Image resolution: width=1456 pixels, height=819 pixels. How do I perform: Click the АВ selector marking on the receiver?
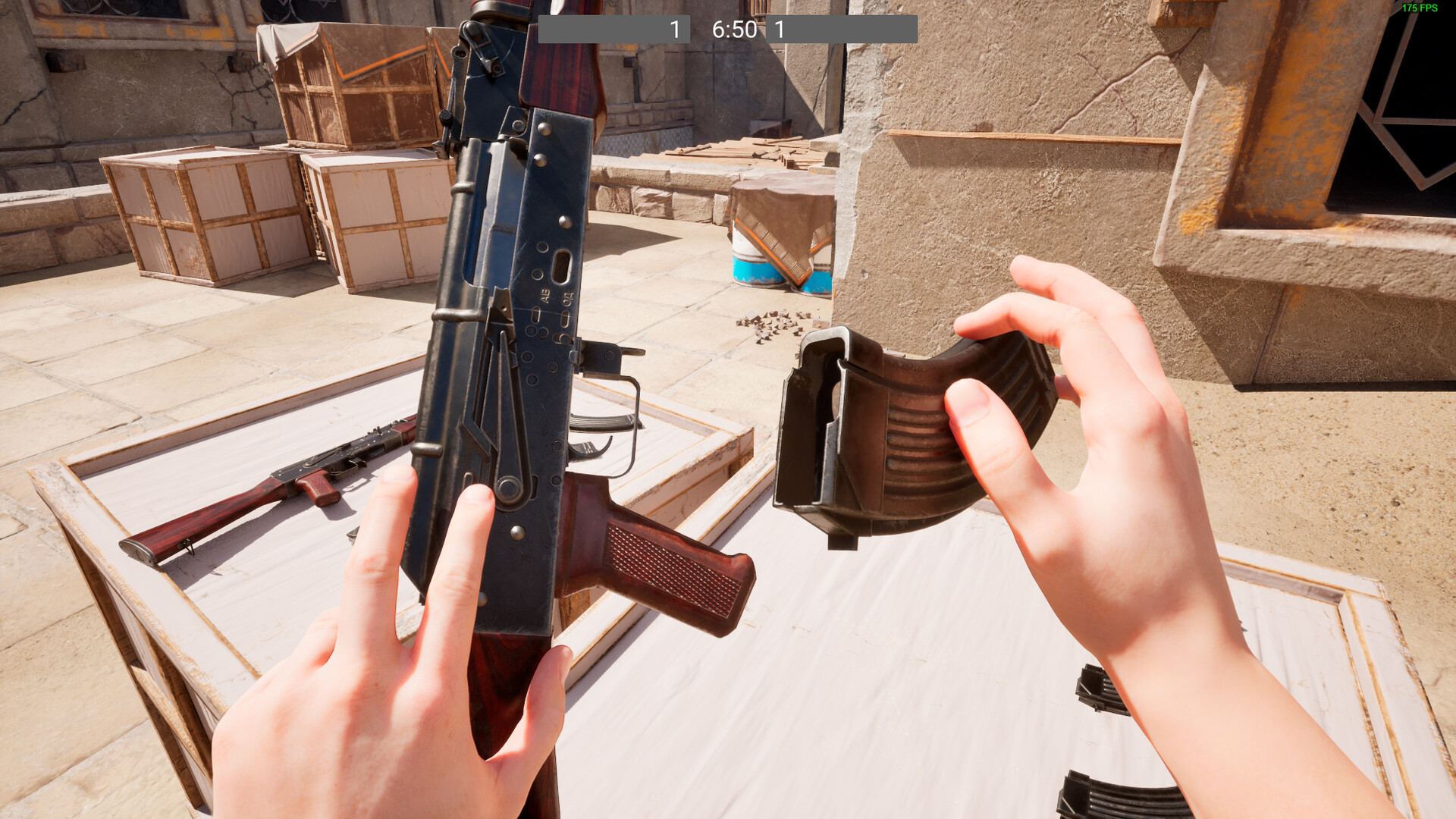(544, 296)
